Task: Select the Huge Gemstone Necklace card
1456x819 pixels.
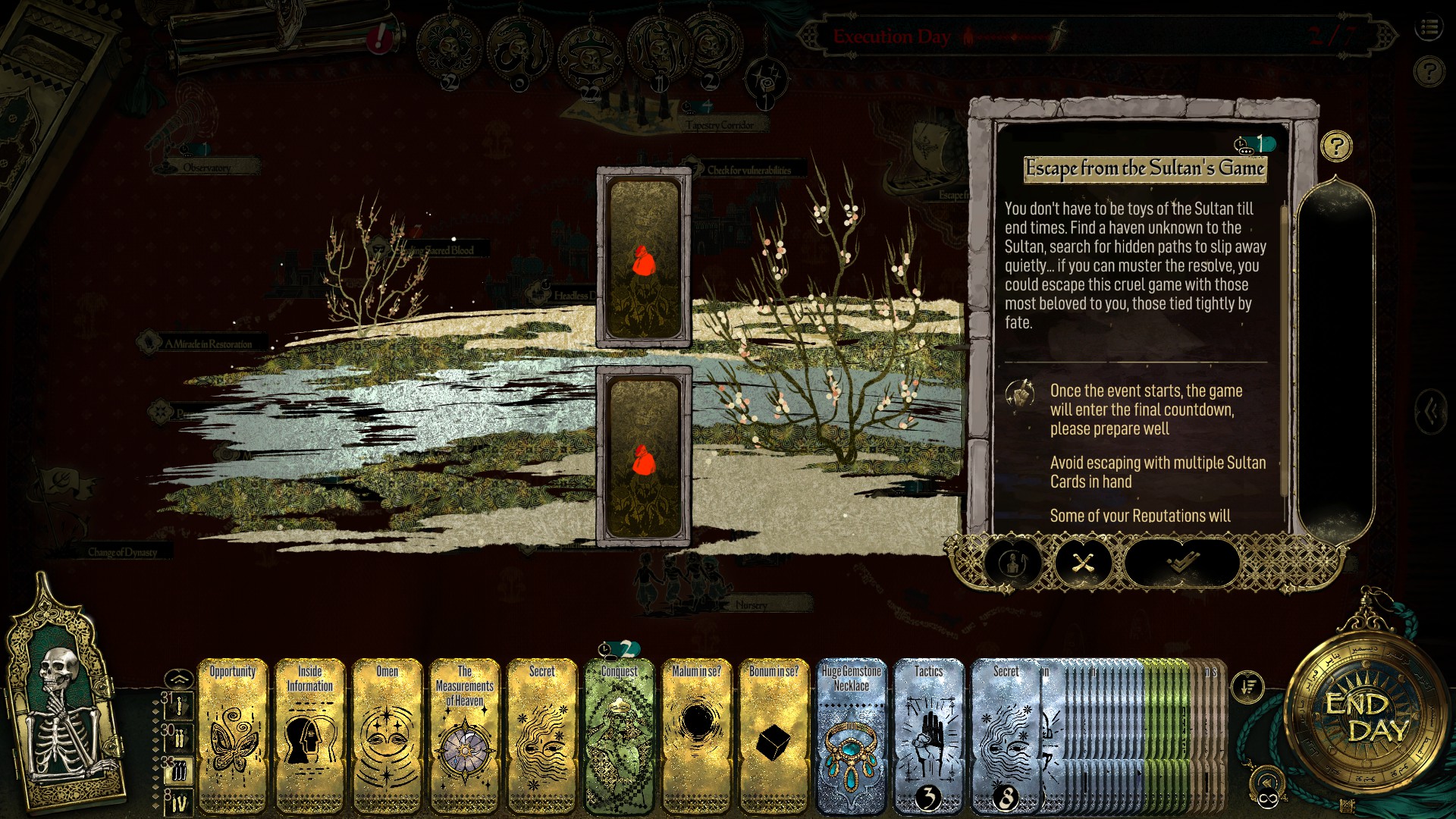Action: click(852, 734)
